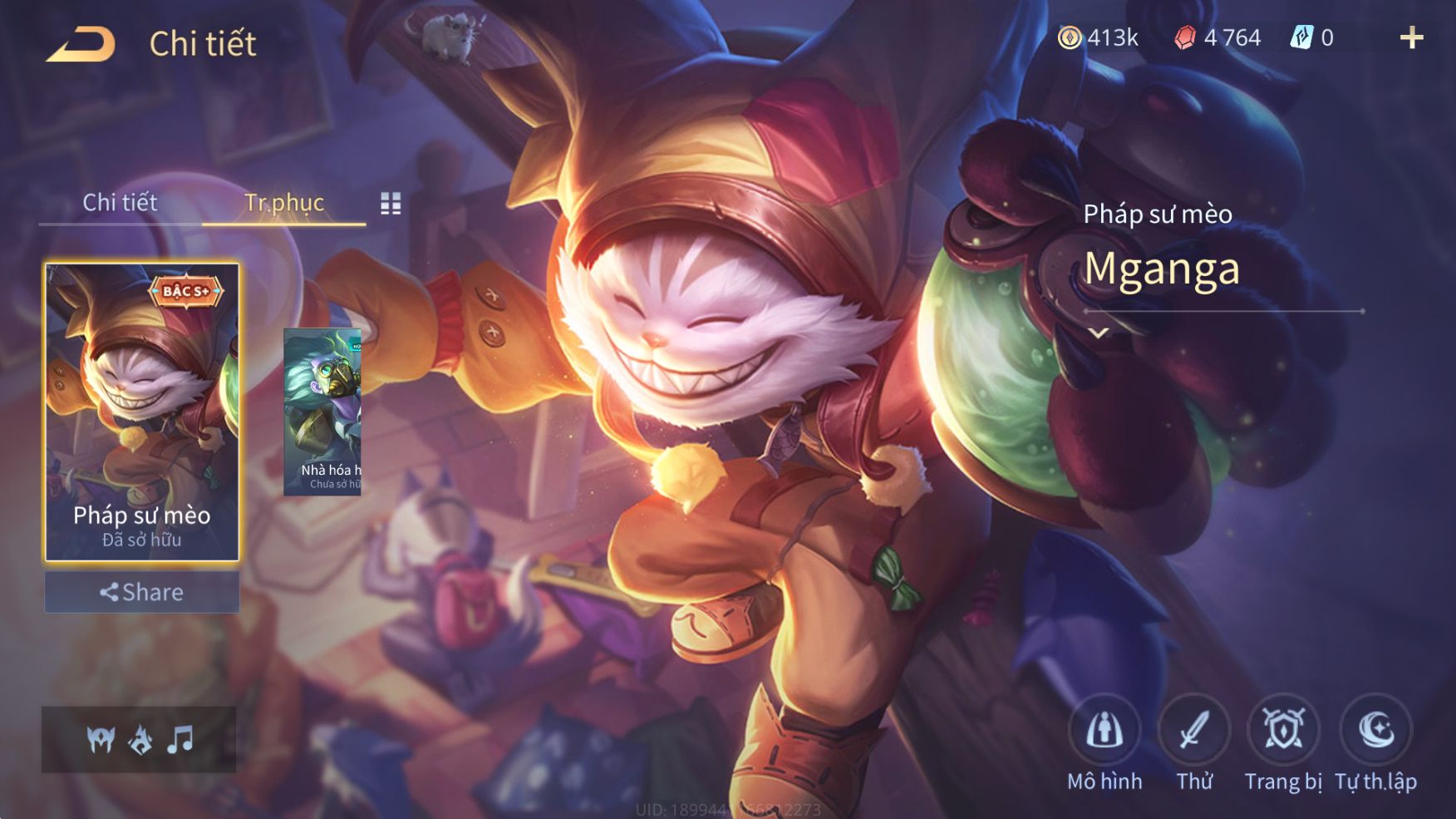
Task: Click the plus button to add currency
Action: pos(1411,37)
